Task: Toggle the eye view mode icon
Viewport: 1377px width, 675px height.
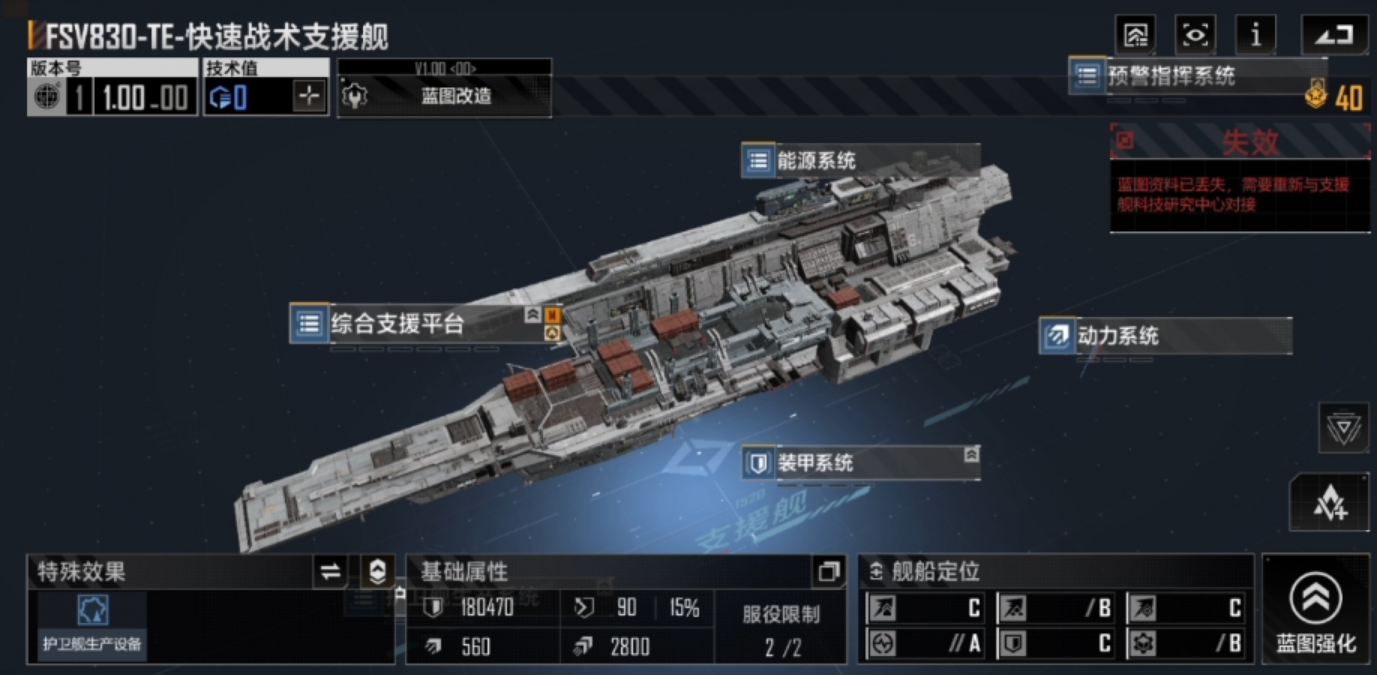Action: click(x=1195, y=36)
